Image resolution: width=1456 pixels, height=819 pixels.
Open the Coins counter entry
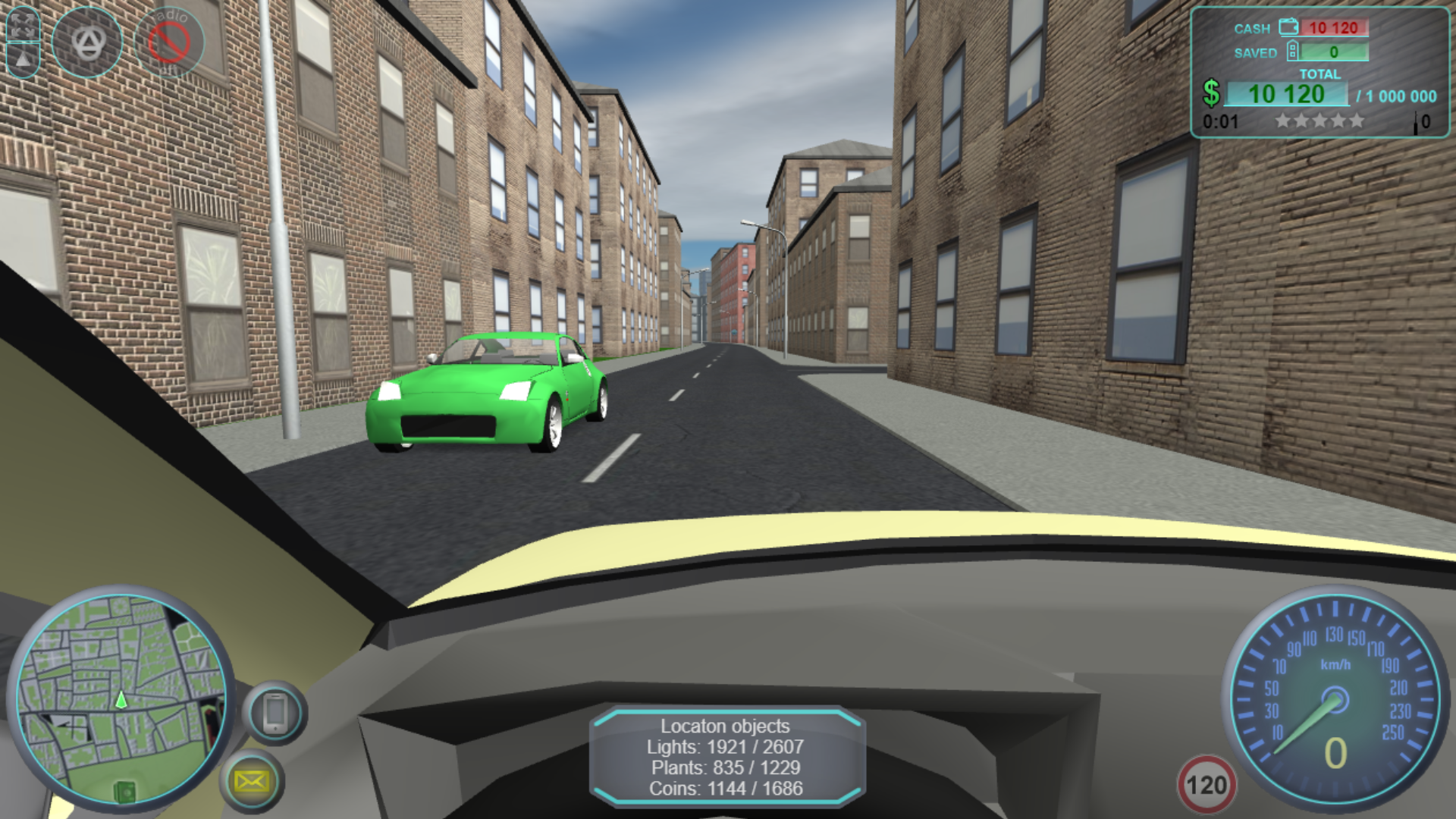(x=726, y=789)
